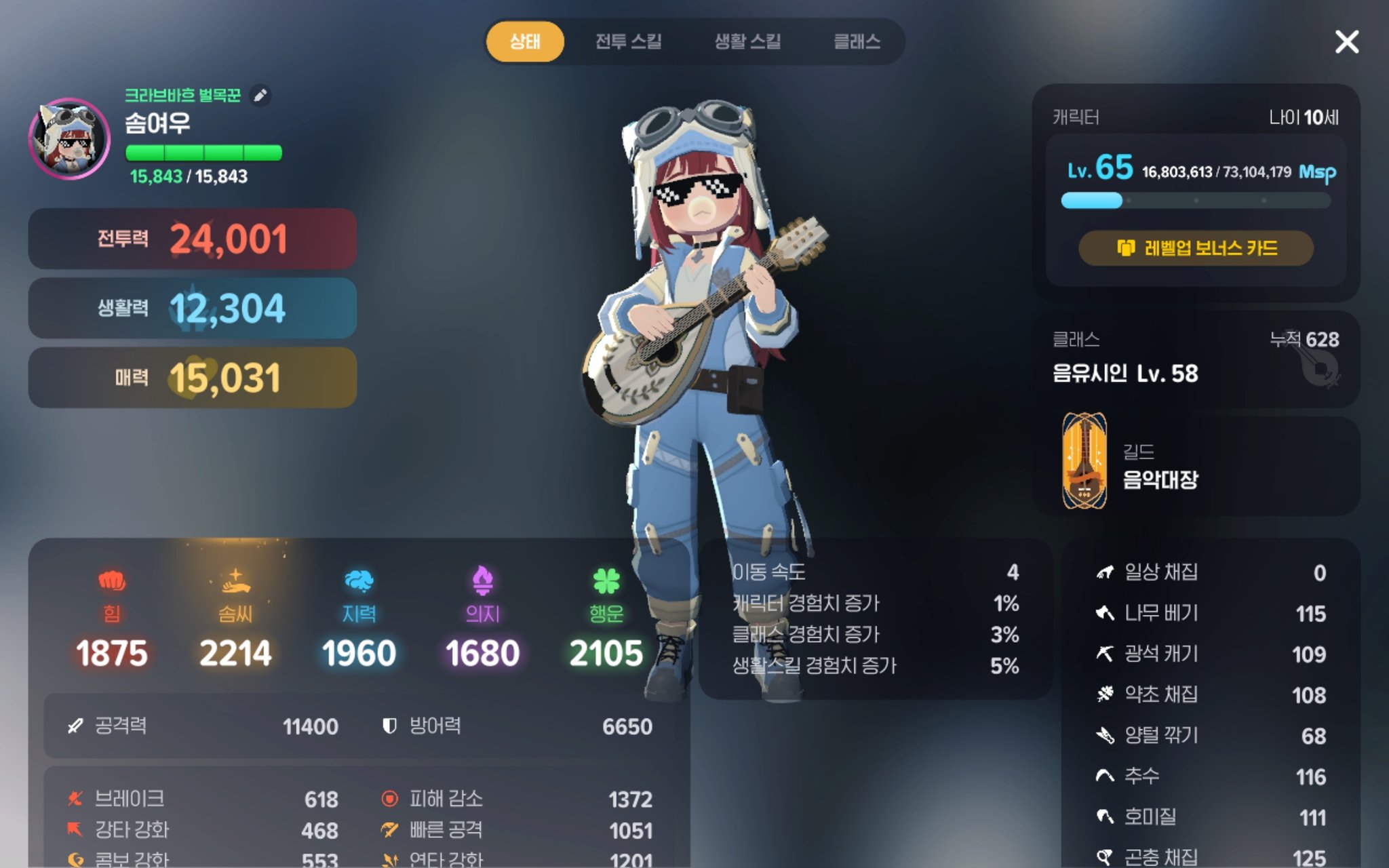The width and height of the screenshot is (1389, 868).
Task: Switch to the 상태 tab
Action: [525, 42]
